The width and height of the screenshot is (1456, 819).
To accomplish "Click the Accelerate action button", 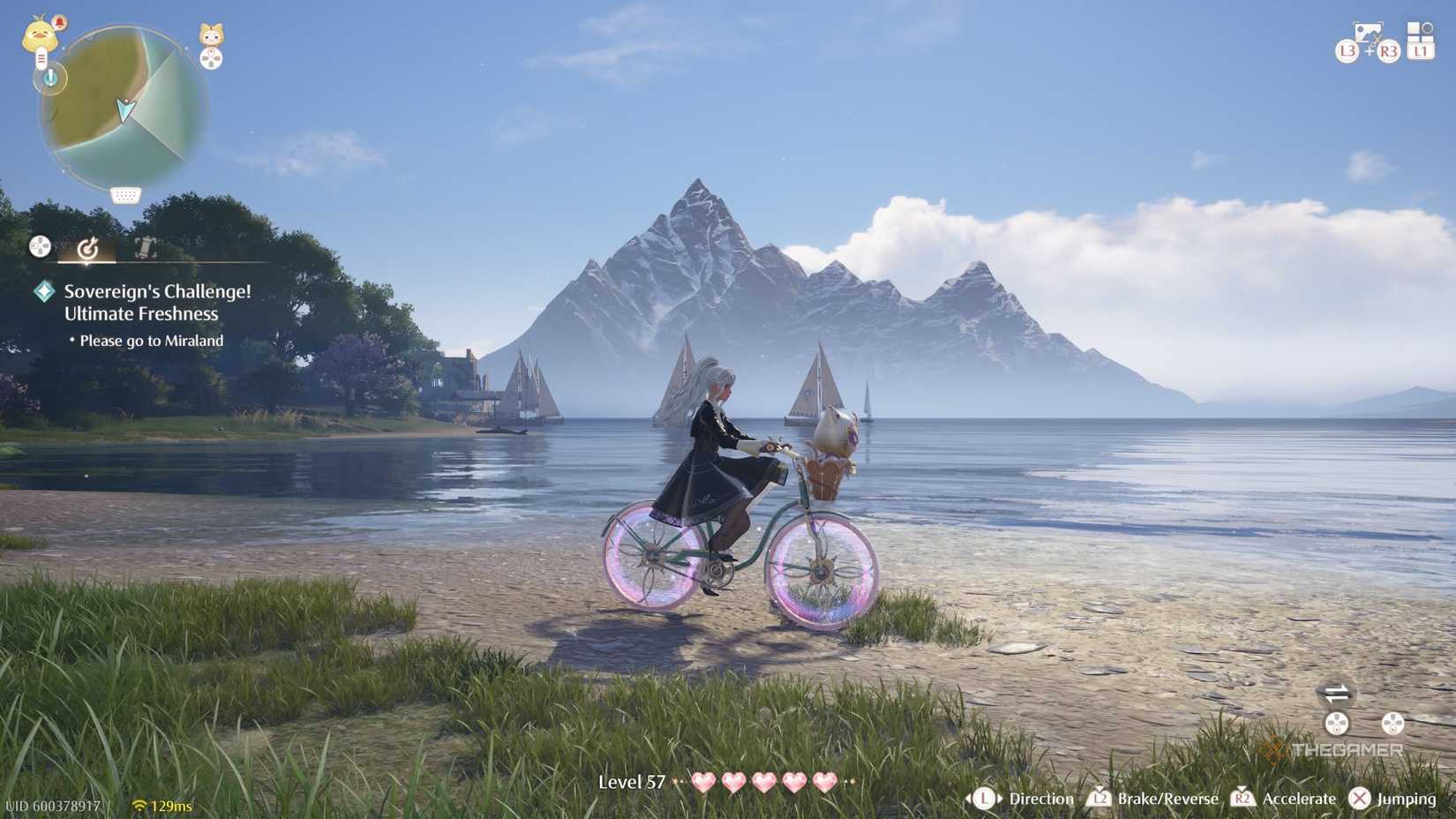I will (1298, 799).
